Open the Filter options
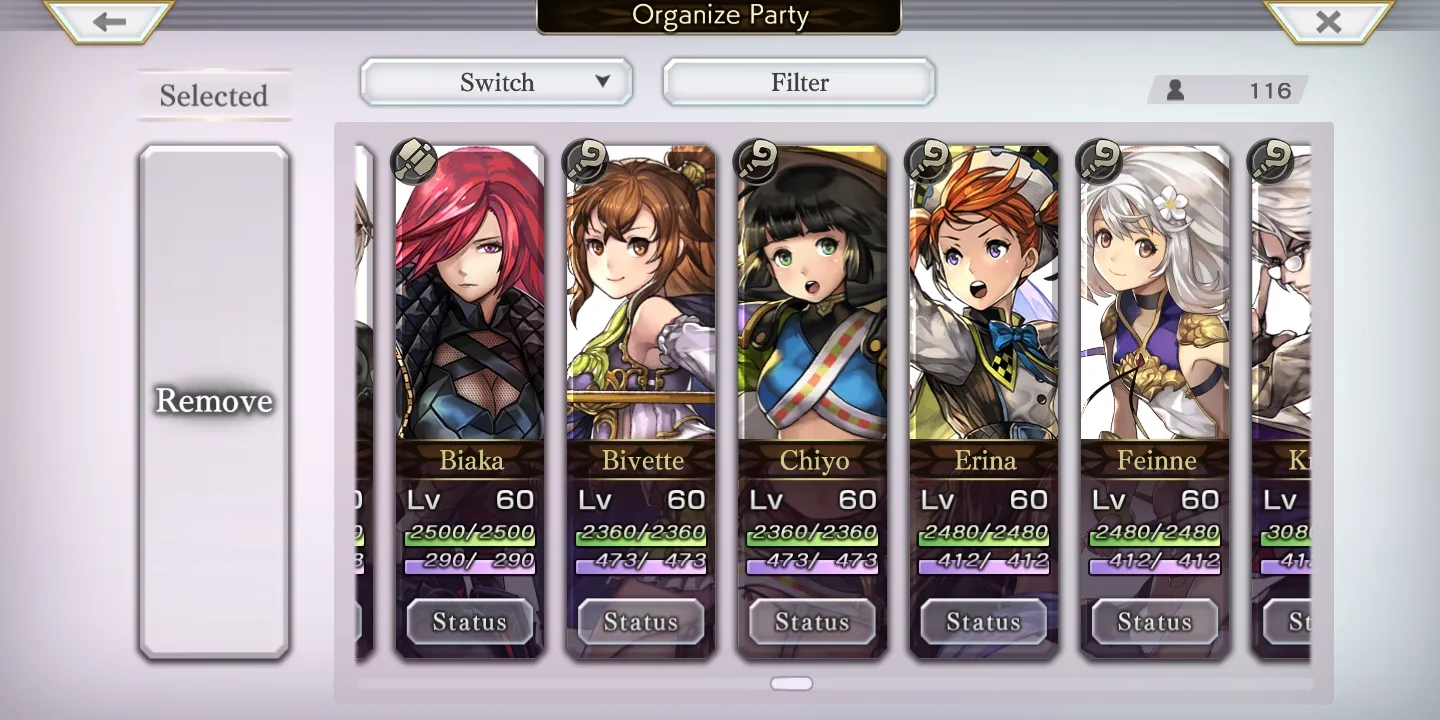The width and height of the screenshot is (1440, 720). [x=799, y=82]
